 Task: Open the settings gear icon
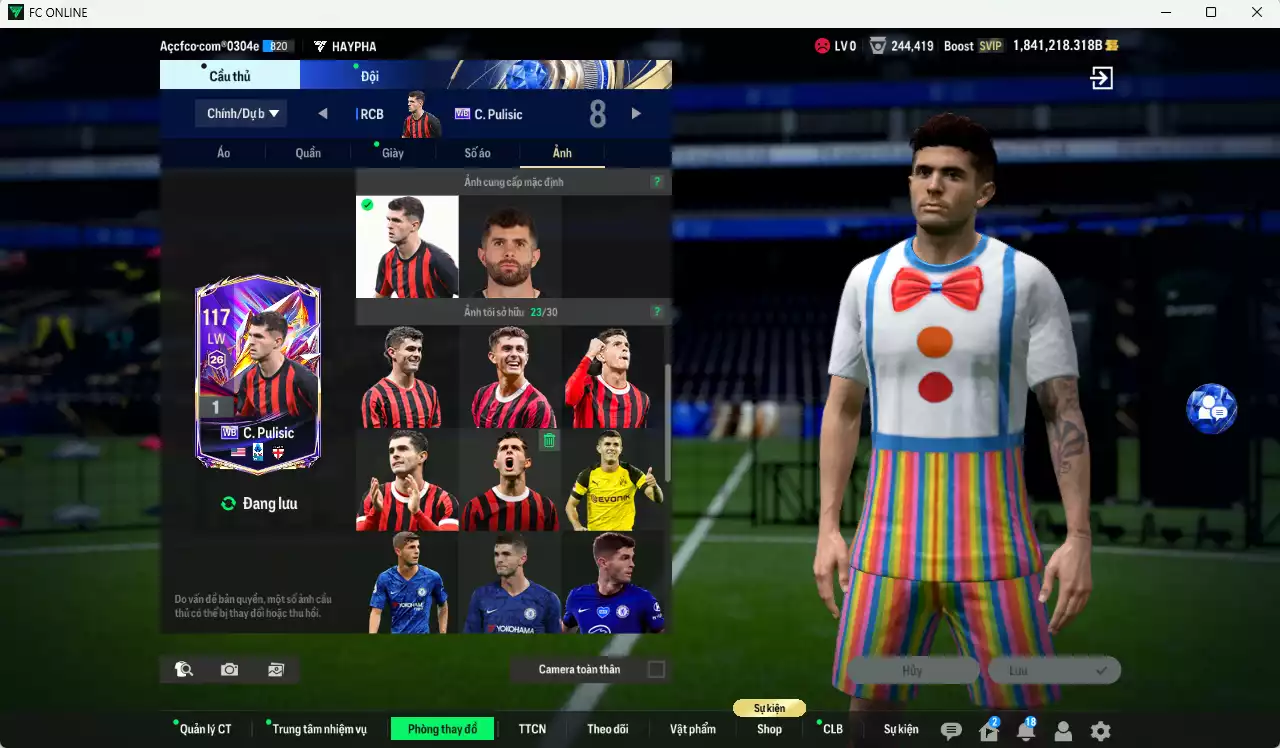tap(1100, 731)
